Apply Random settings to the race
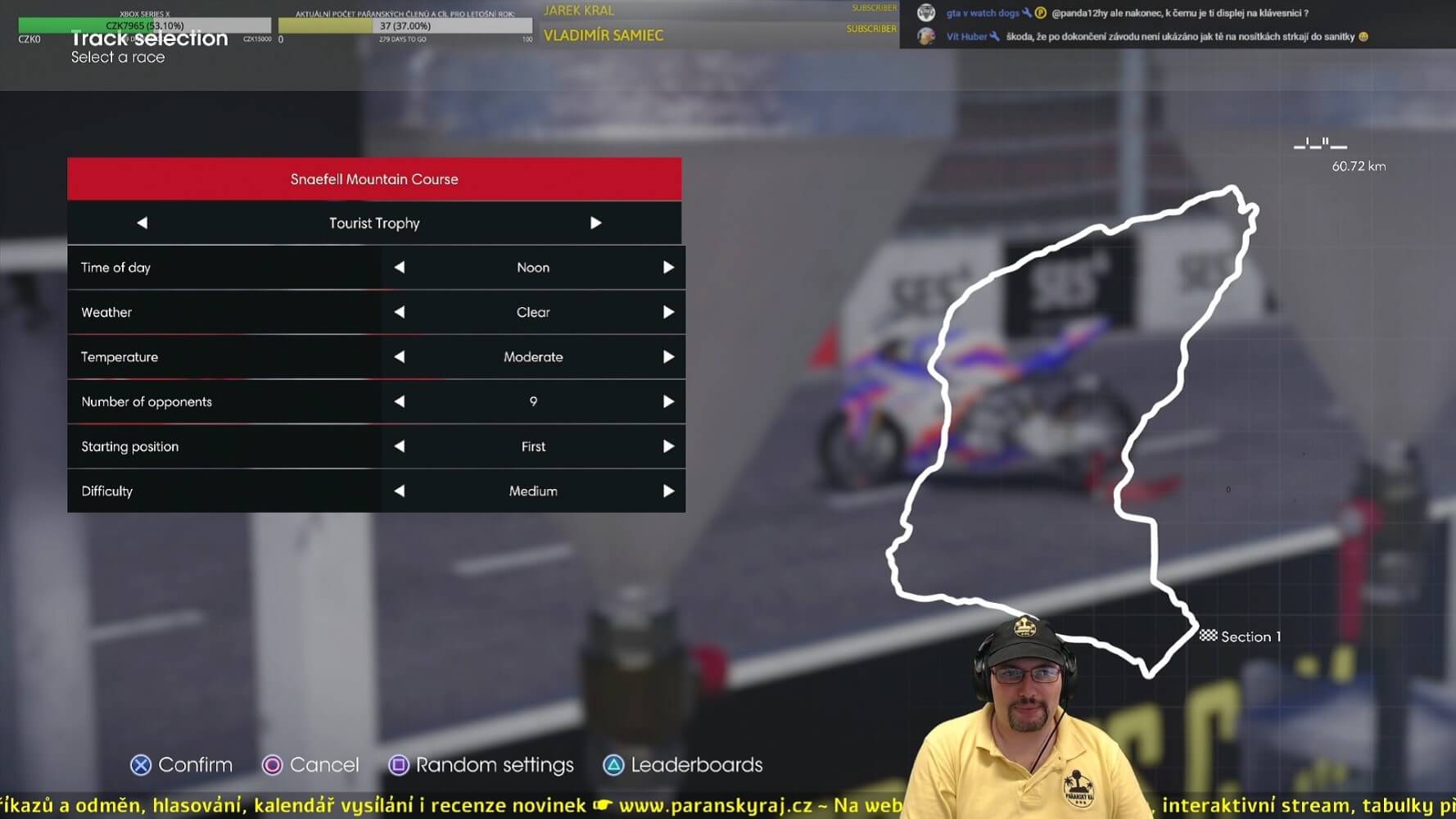This screenshot has width=1456, height=819. click(482, 765)
